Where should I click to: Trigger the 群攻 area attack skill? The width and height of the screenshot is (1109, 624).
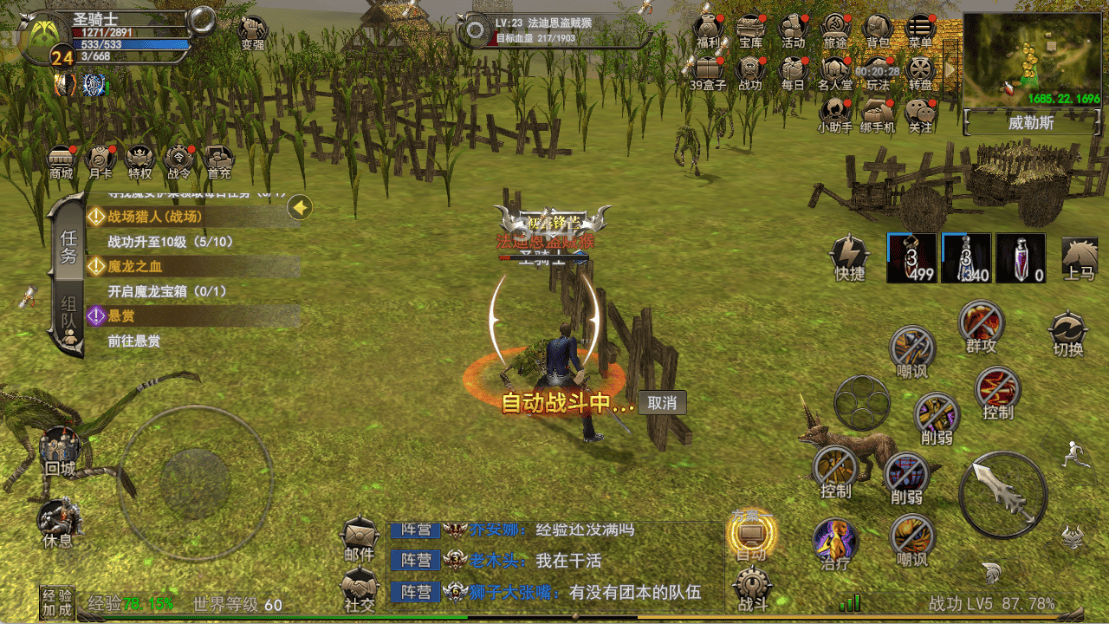point(980,326)
